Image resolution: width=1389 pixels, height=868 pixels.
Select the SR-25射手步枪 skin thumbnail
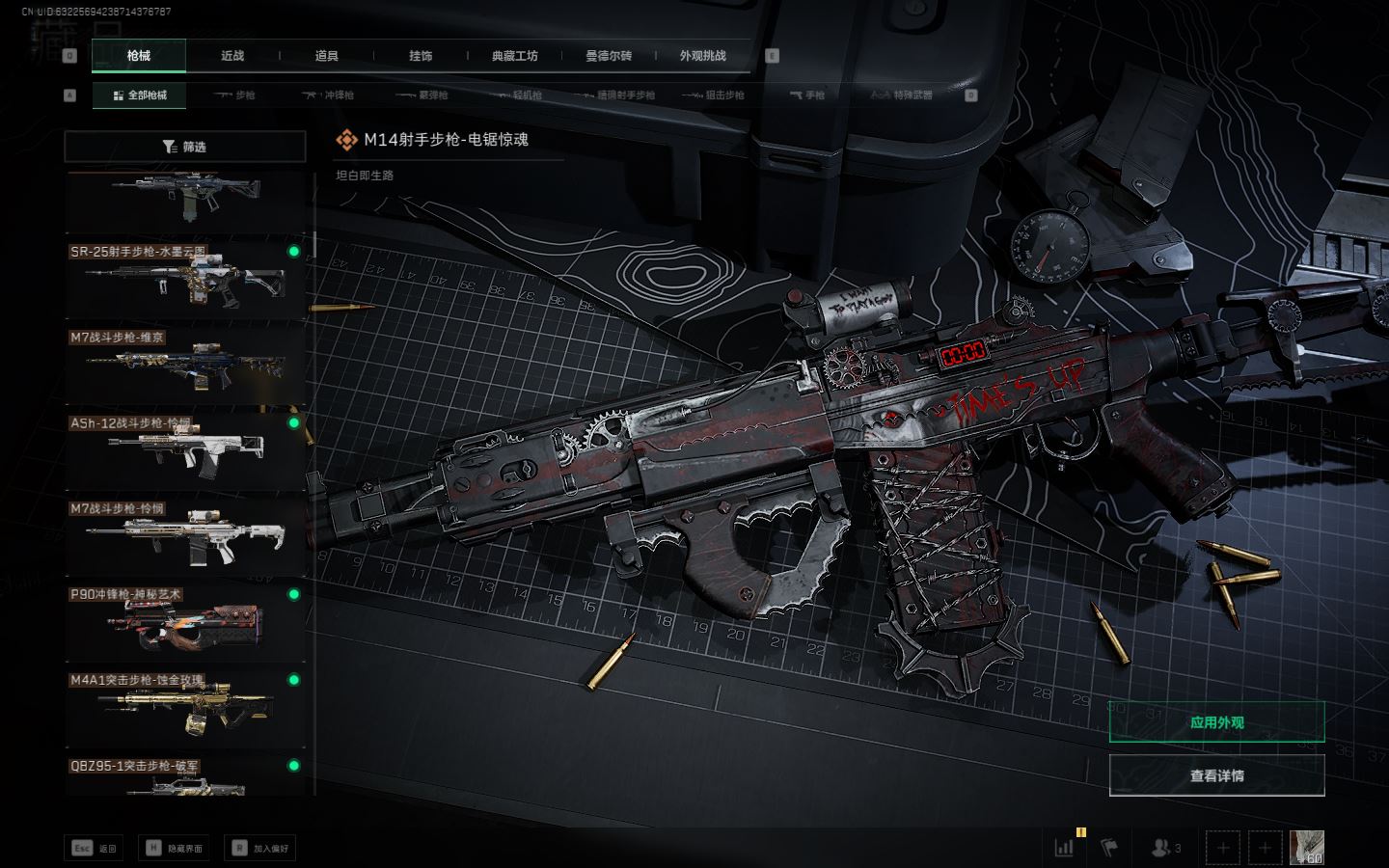(185, 280)
